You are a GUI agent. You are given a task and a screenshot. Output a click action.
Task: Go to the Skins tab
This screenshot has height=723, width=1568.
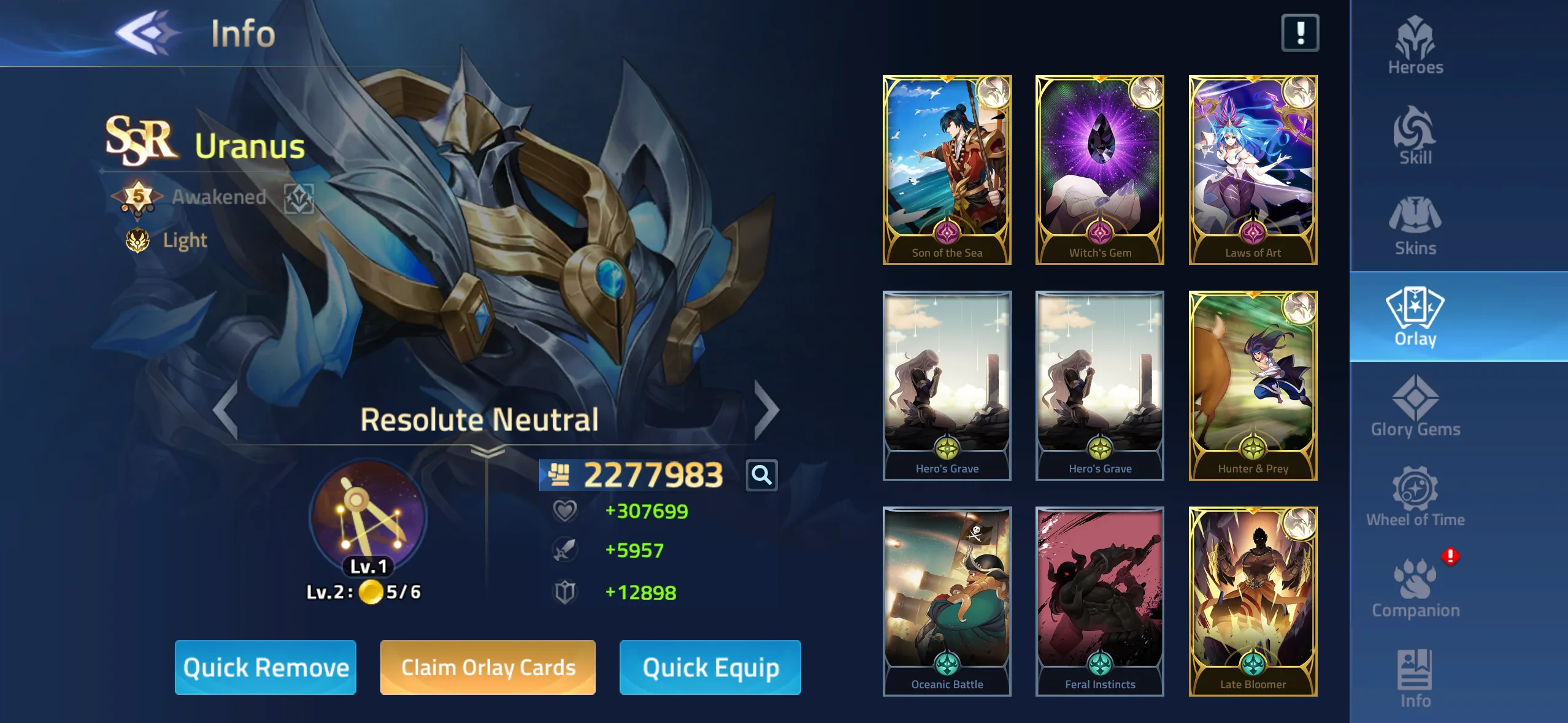click(1415, 226)
